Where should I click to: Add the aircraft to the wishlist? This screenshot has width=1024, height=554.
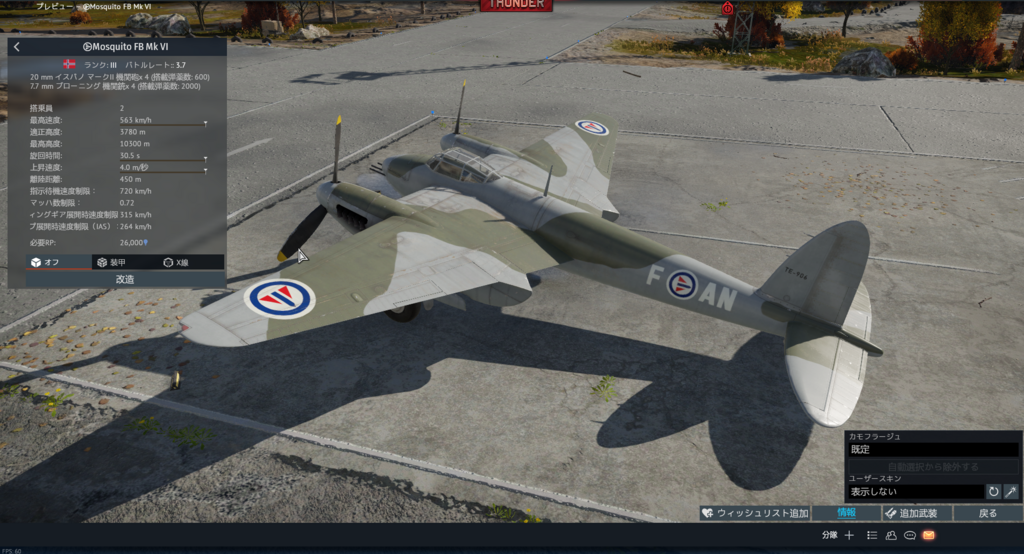(x=754, y=513)
